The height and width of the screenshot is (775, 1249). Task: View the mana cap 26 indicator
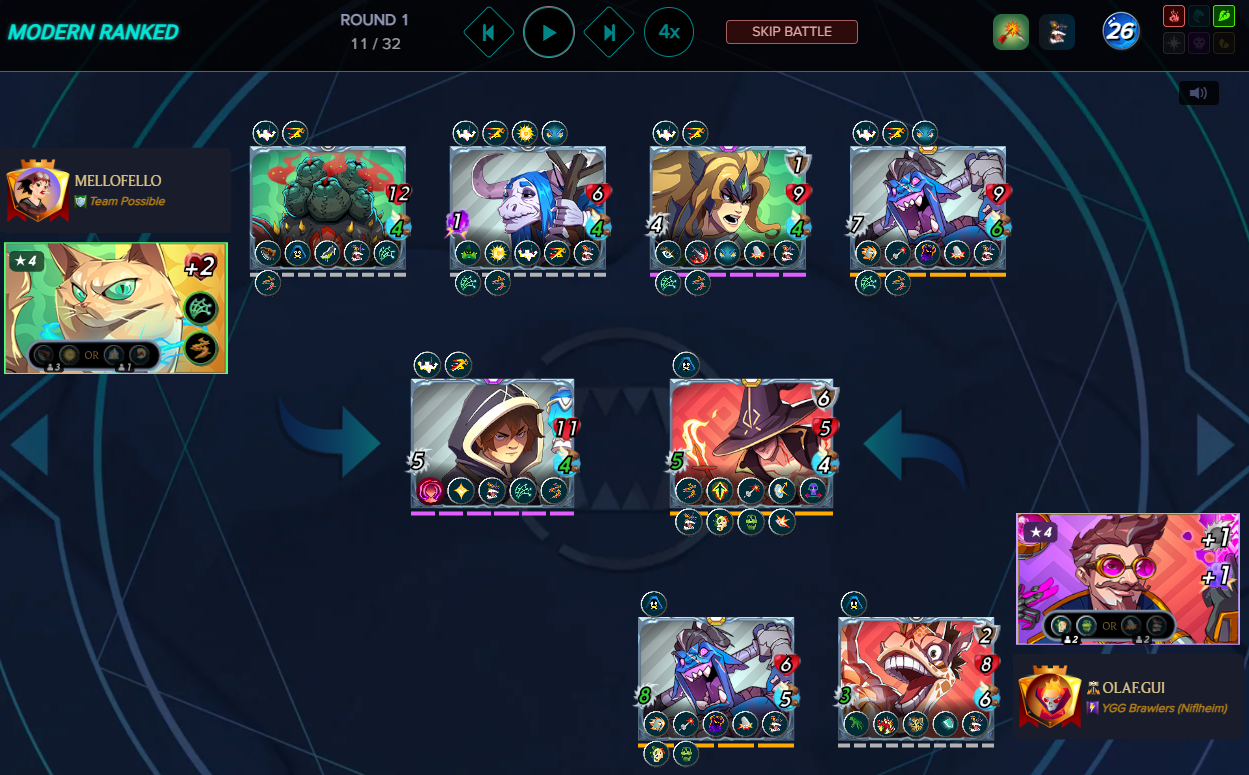(x=1120, y=32)
